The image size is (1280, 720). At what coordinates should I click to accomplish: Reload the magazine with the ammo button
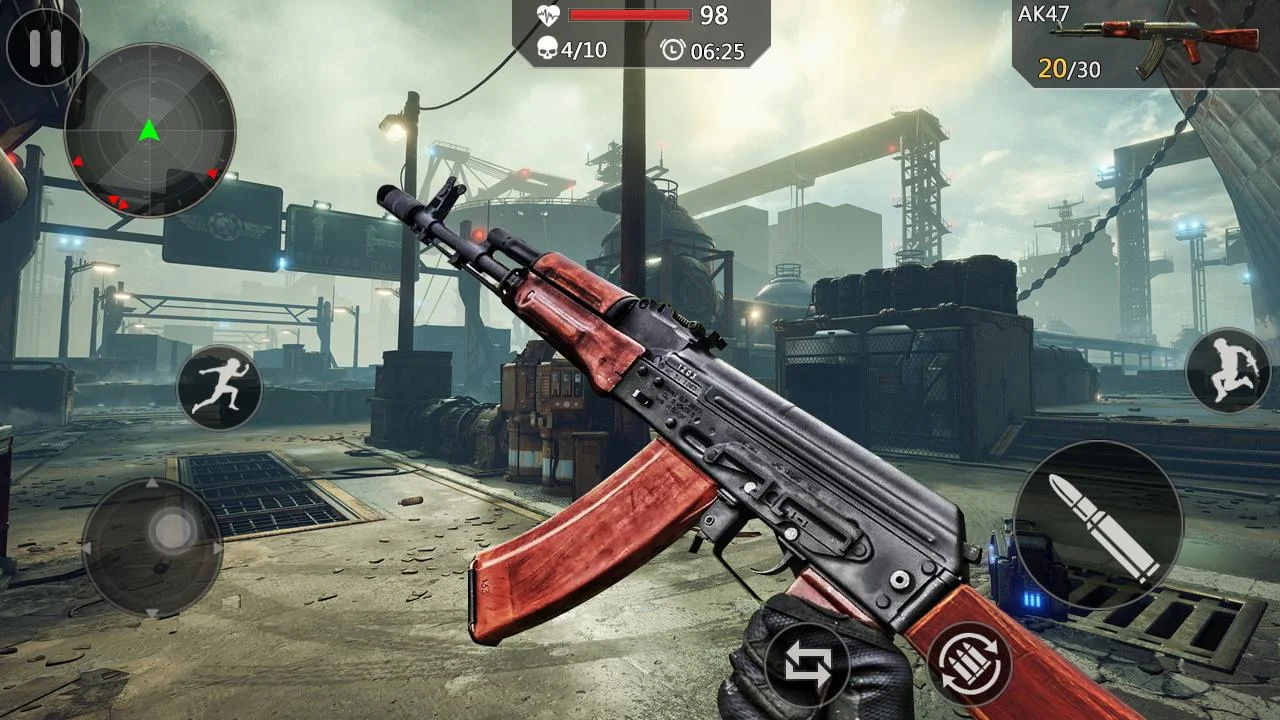969,664
